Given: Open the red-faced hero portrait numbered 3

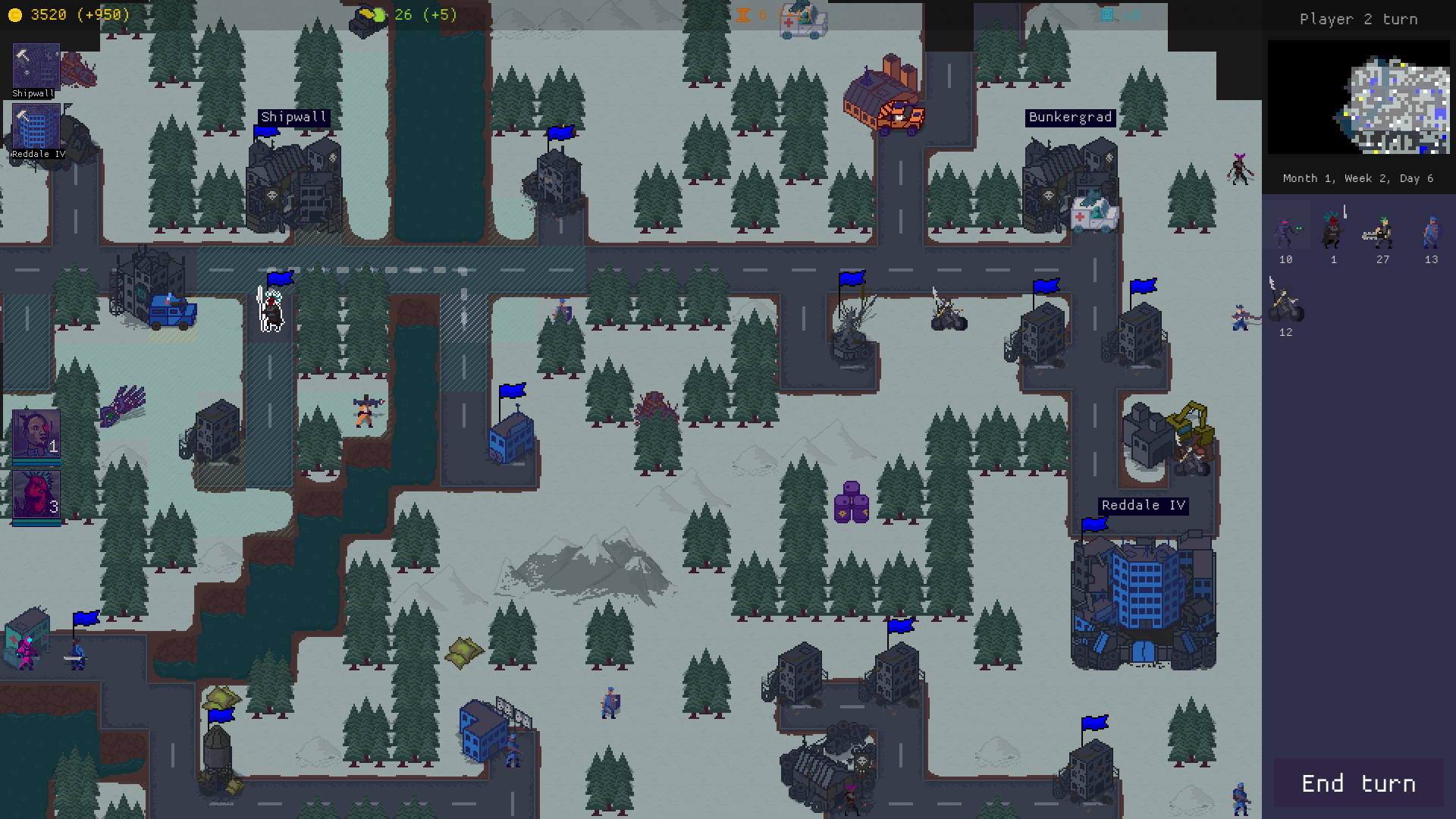Looking at the screenshot, I should tap(36, 493).
